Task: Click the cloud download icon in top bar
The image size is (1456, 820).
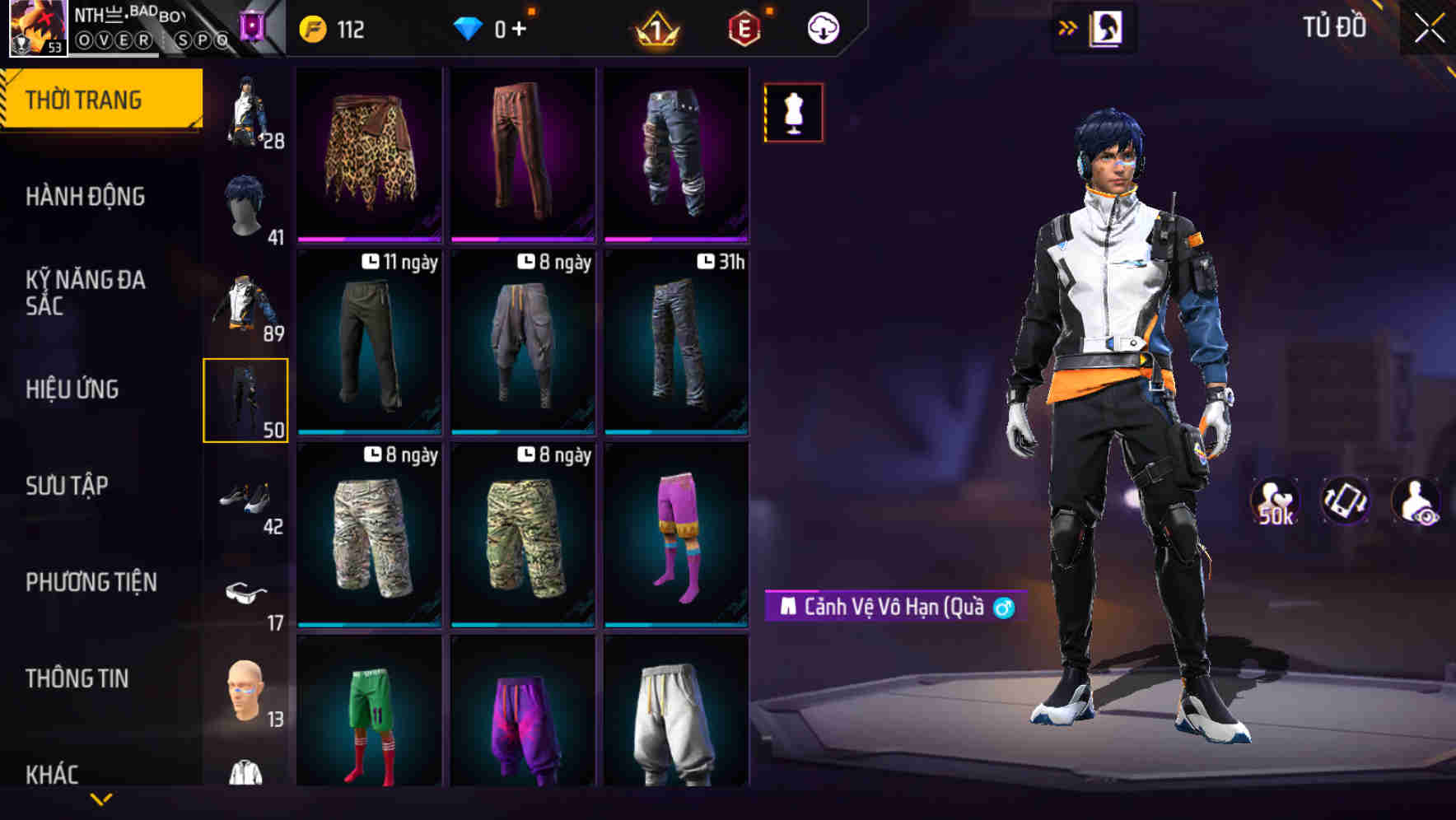Action: click(x=822, y=27)
